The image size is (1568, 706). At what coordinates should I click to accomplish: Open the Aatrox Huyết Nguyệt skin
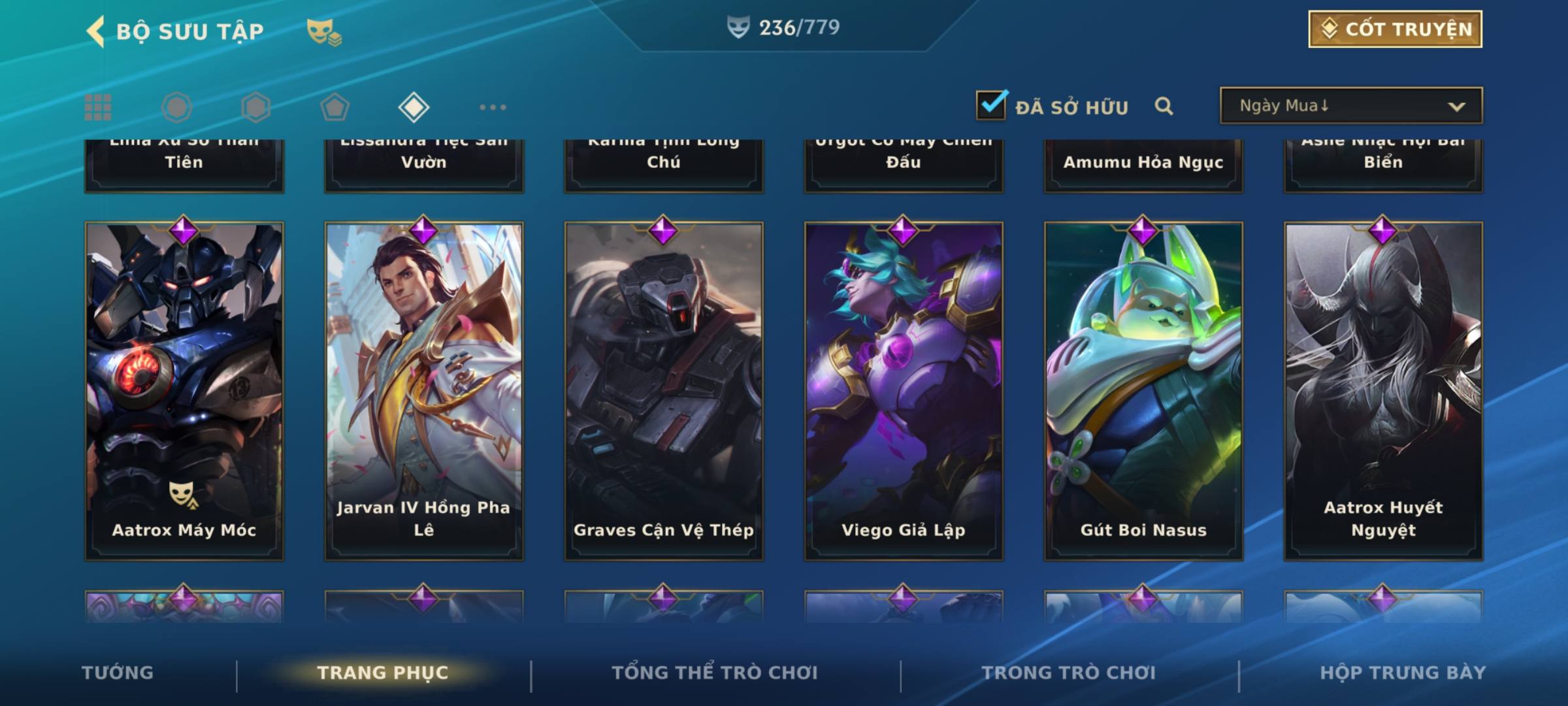pos(1383,391)
